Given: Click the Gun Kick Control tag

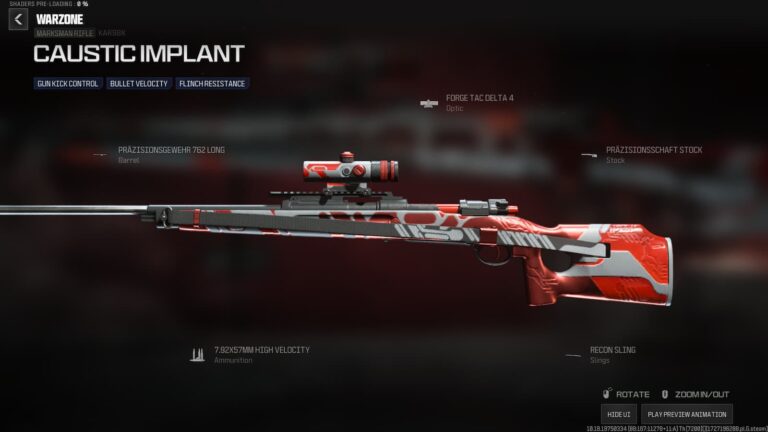Looking at the screenshot, I should (68, 84).
